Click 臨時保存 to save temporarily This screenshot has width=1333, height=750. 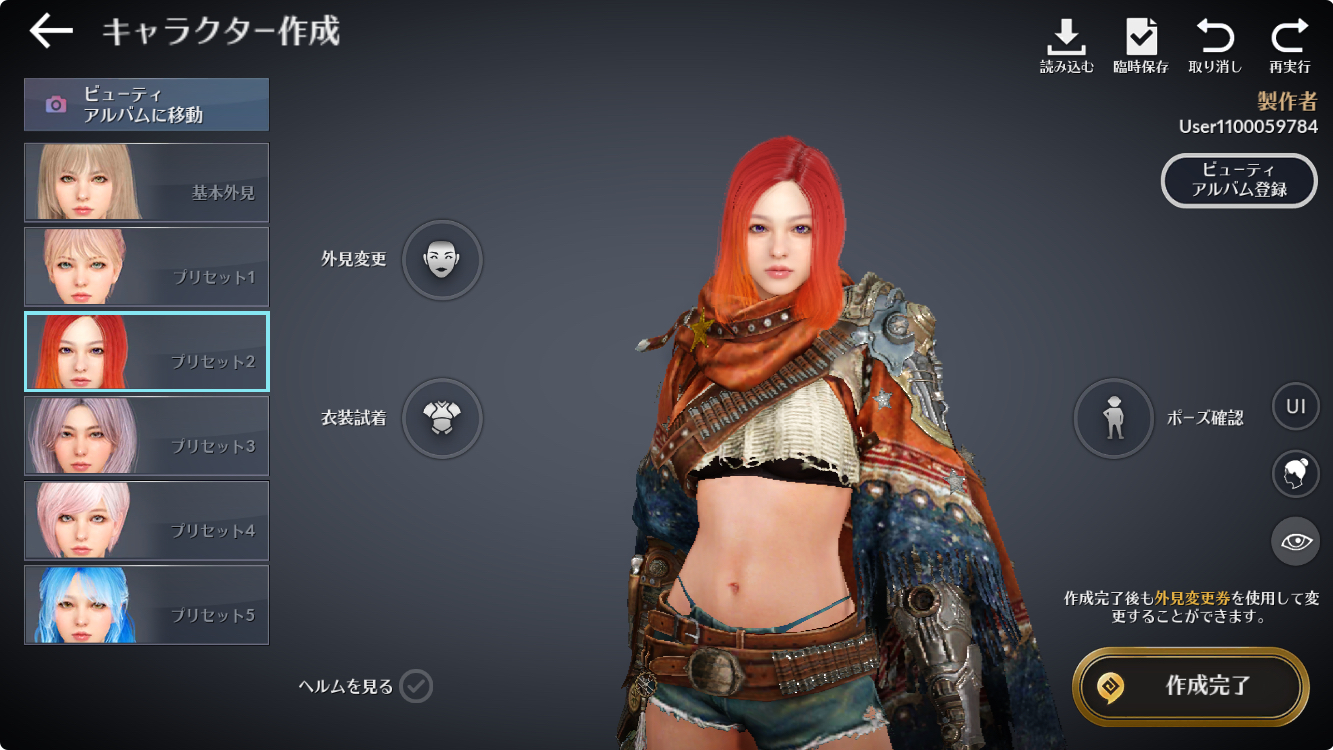point(1141,46)
